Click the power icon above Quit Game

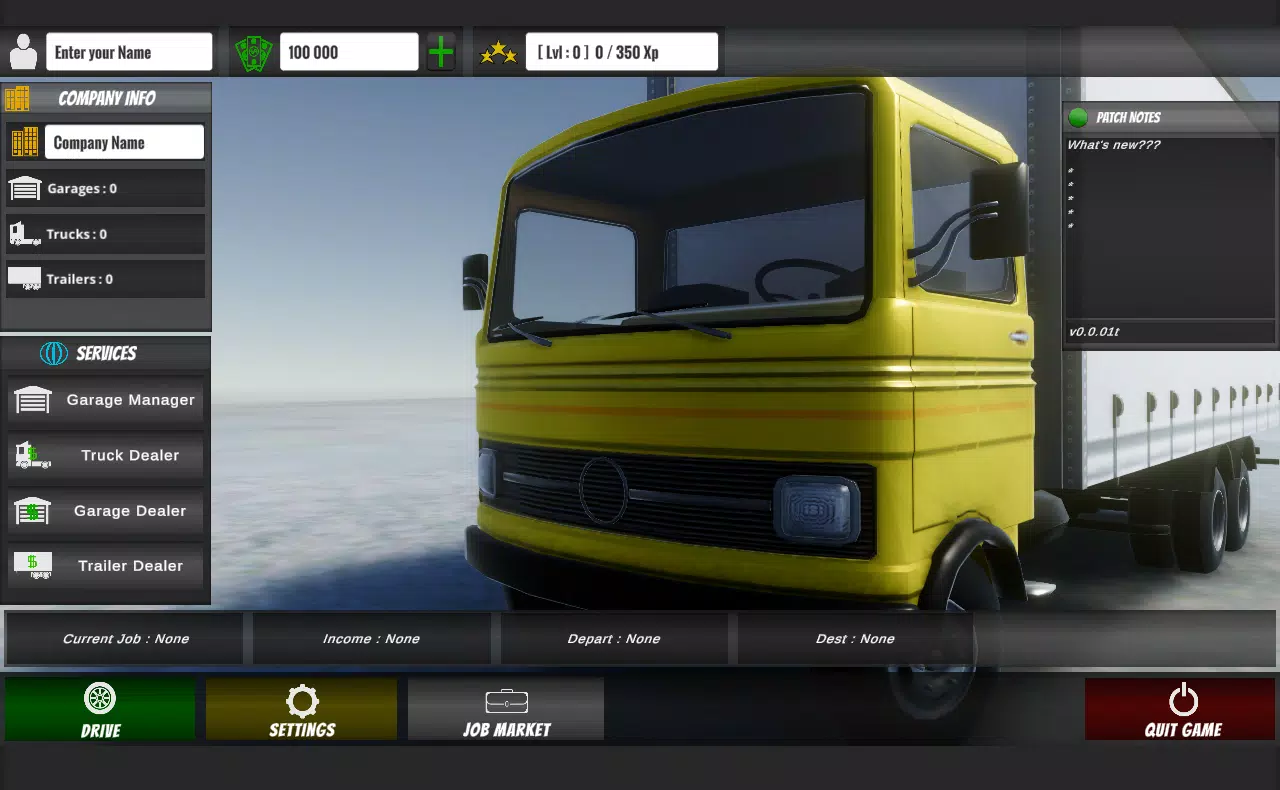tap(1183, 697)
